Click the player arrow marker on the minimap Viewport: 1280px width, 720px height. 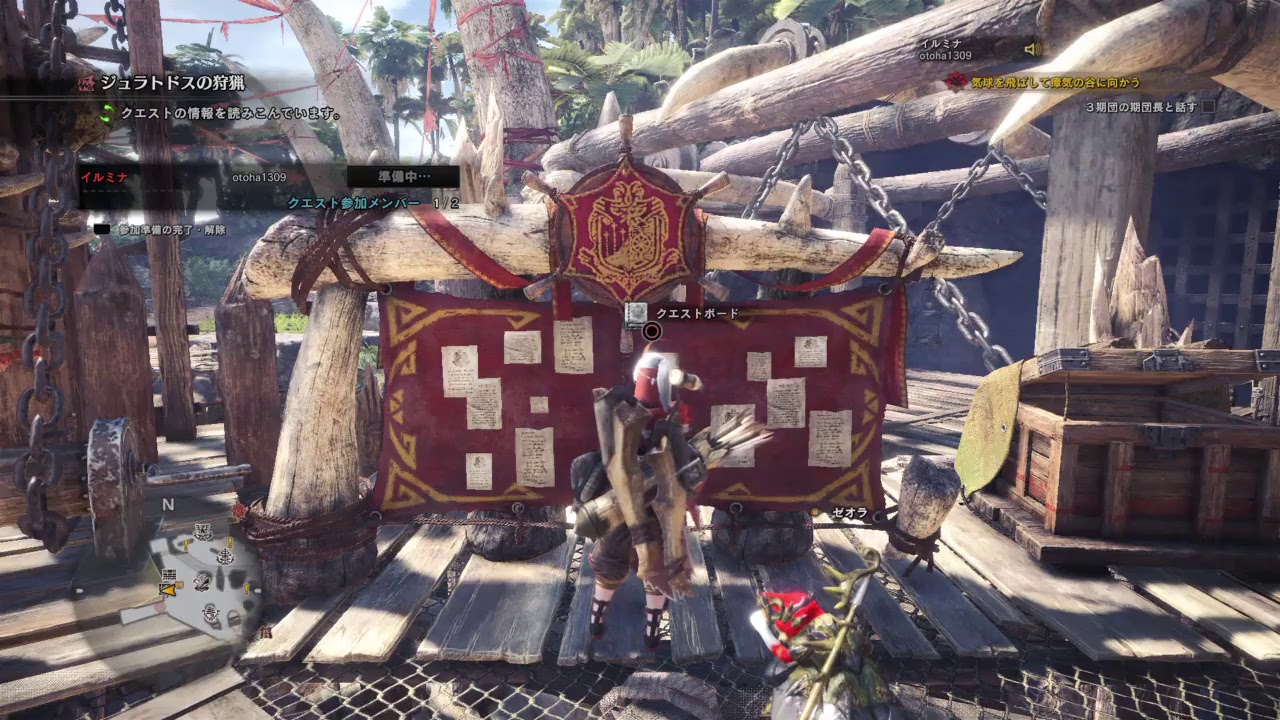coord(168,590)
